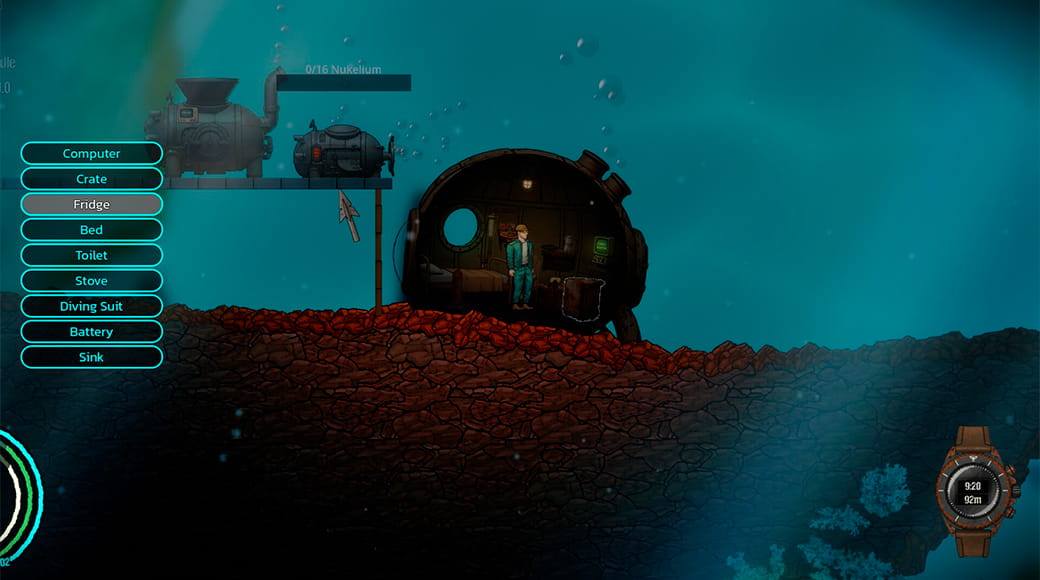Image resolution: width=1040 pixels, height=580 pixels.
Task: Choose the Toilet option
Action: point(91,255)
